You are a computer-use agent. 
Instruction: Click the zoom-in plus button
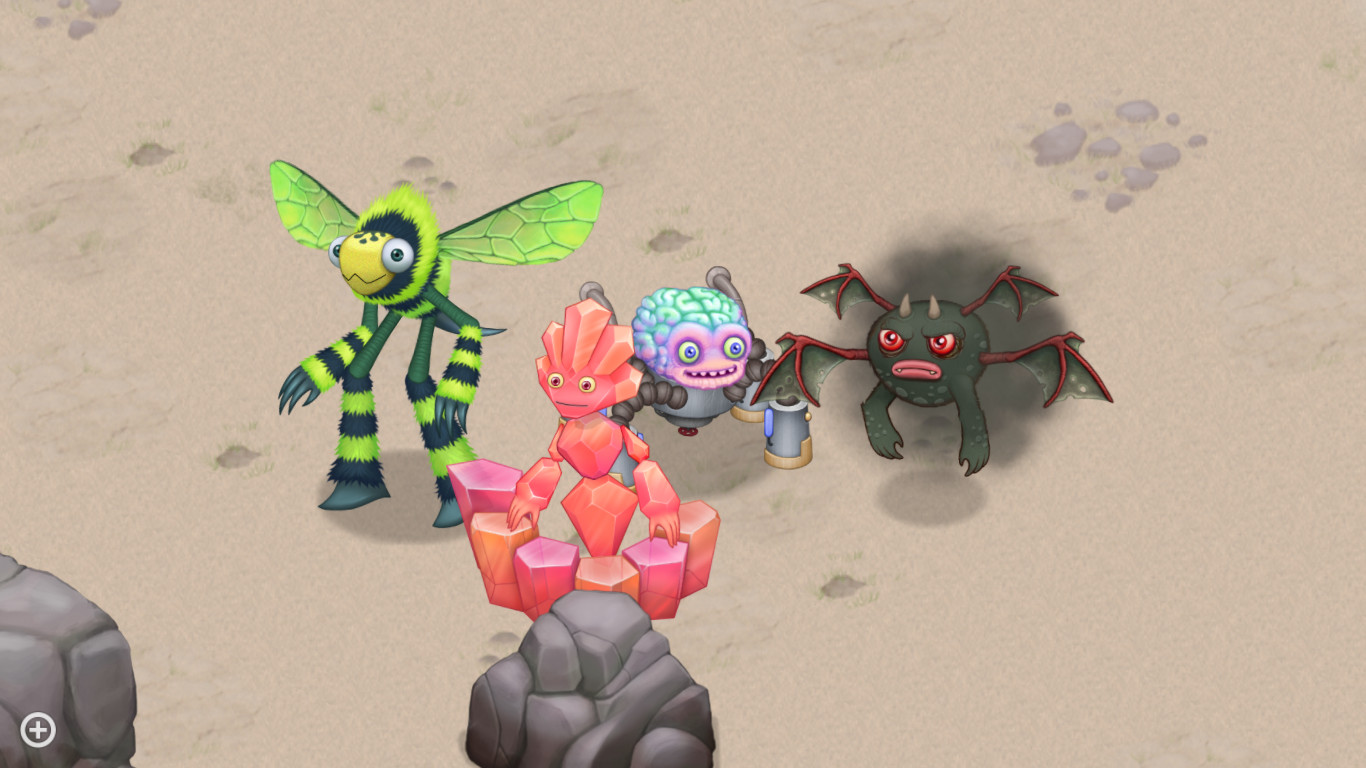point(37,729)
